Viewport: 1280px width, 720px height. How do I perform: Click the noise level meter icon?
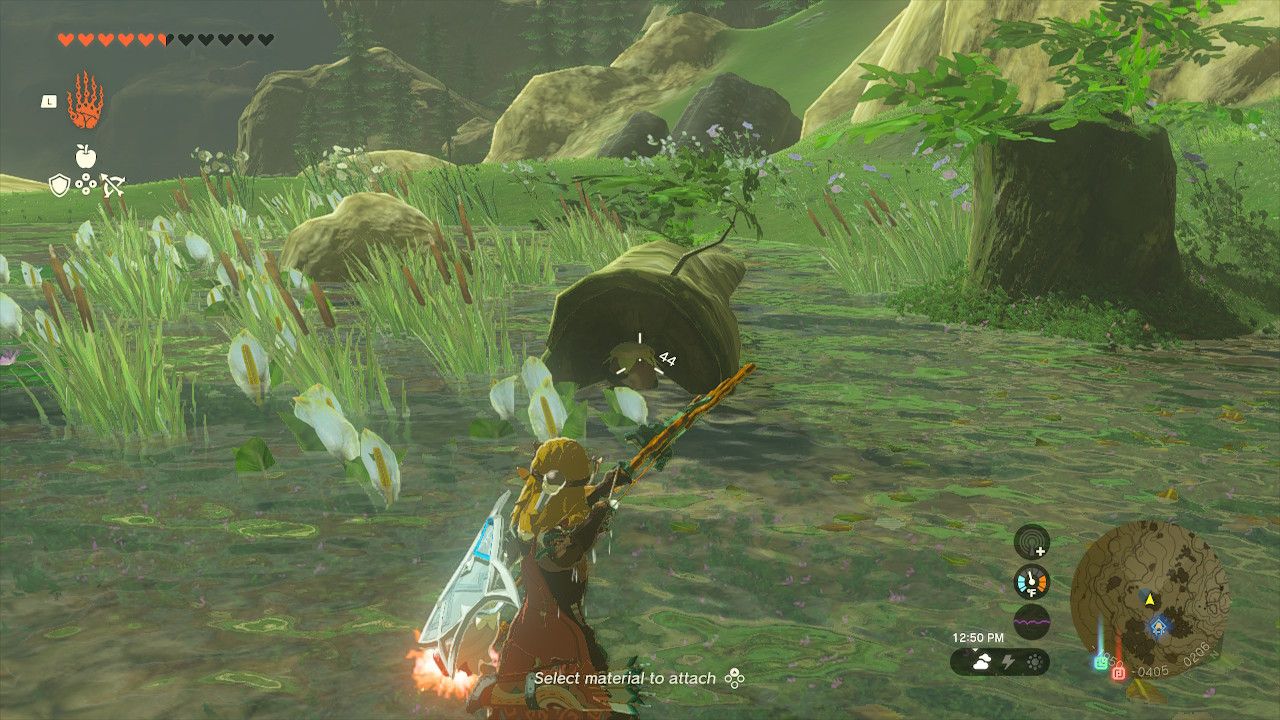pyautogui.click(x=1031, y=623)
